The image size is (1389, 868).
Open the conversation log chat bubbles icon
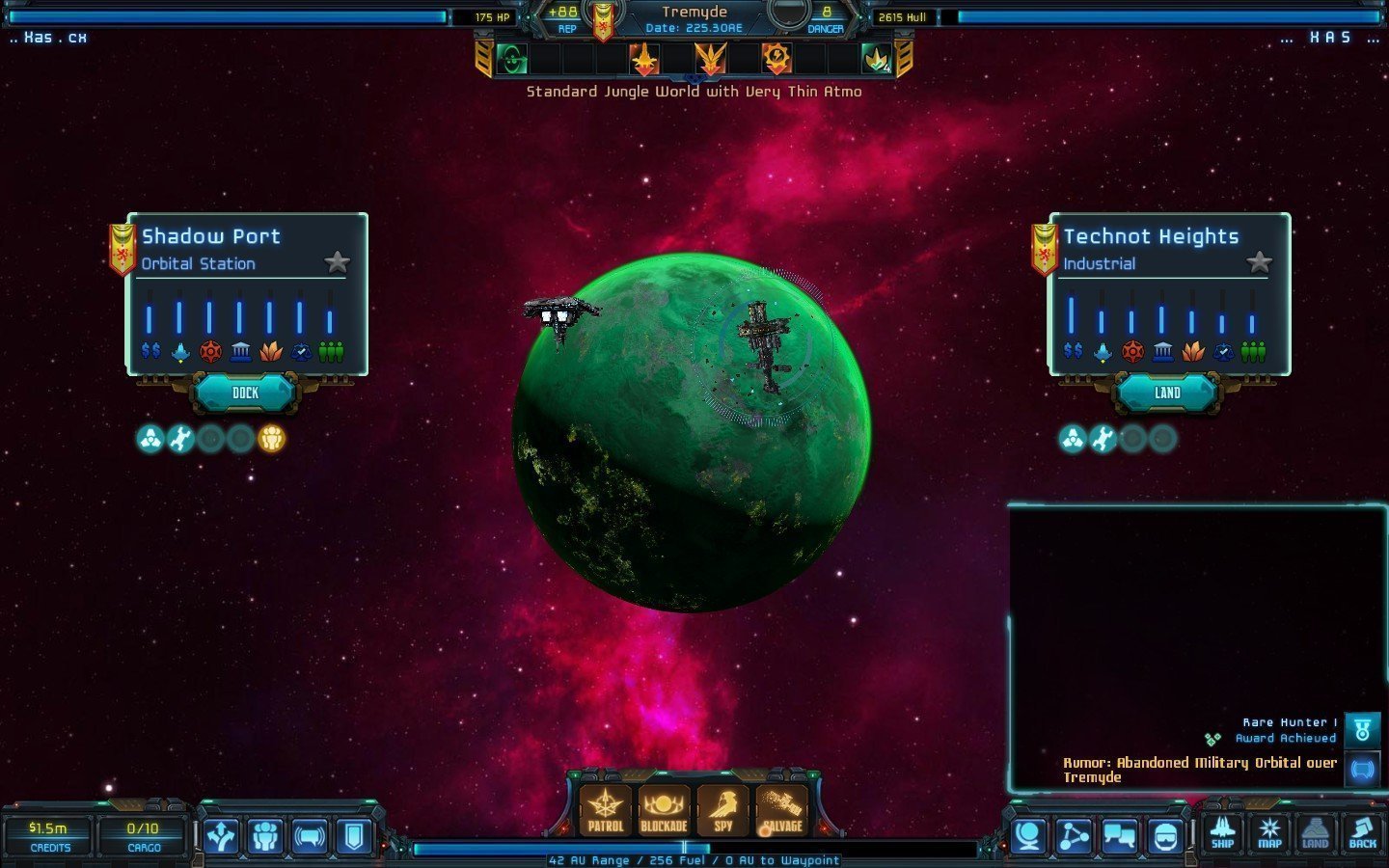1119,836
